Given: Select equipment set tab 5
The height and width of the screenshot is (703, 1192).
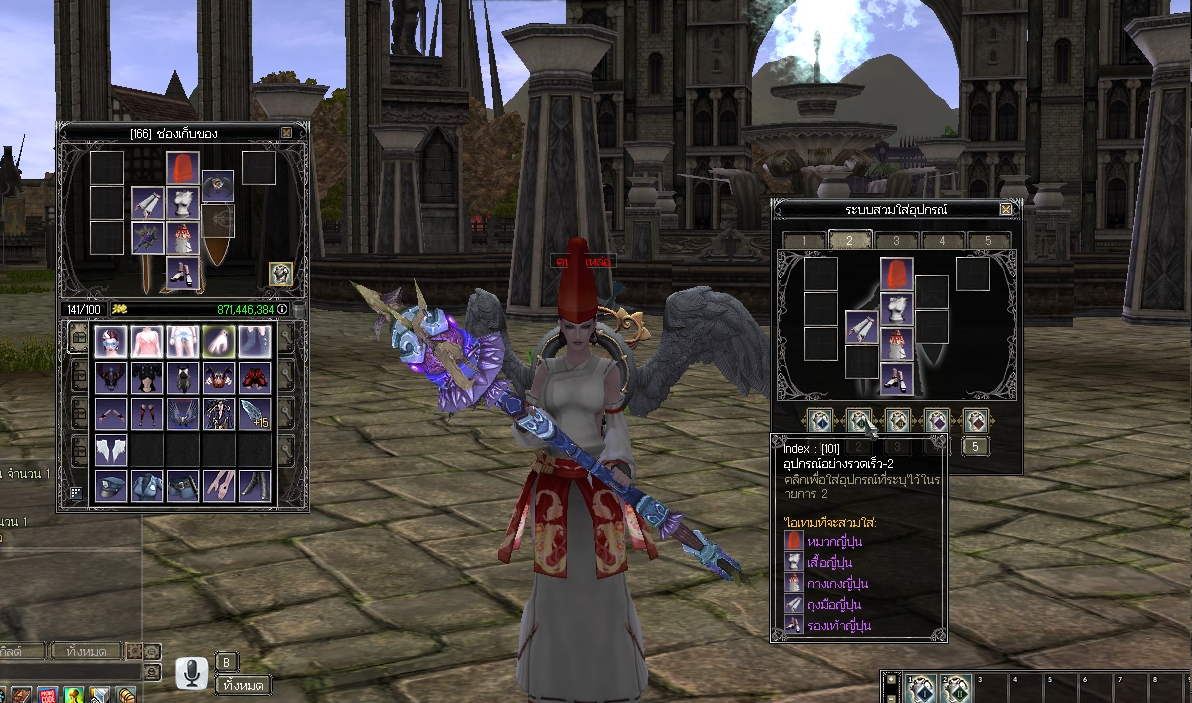Looking at the screenshot, I should click(988, 241).
